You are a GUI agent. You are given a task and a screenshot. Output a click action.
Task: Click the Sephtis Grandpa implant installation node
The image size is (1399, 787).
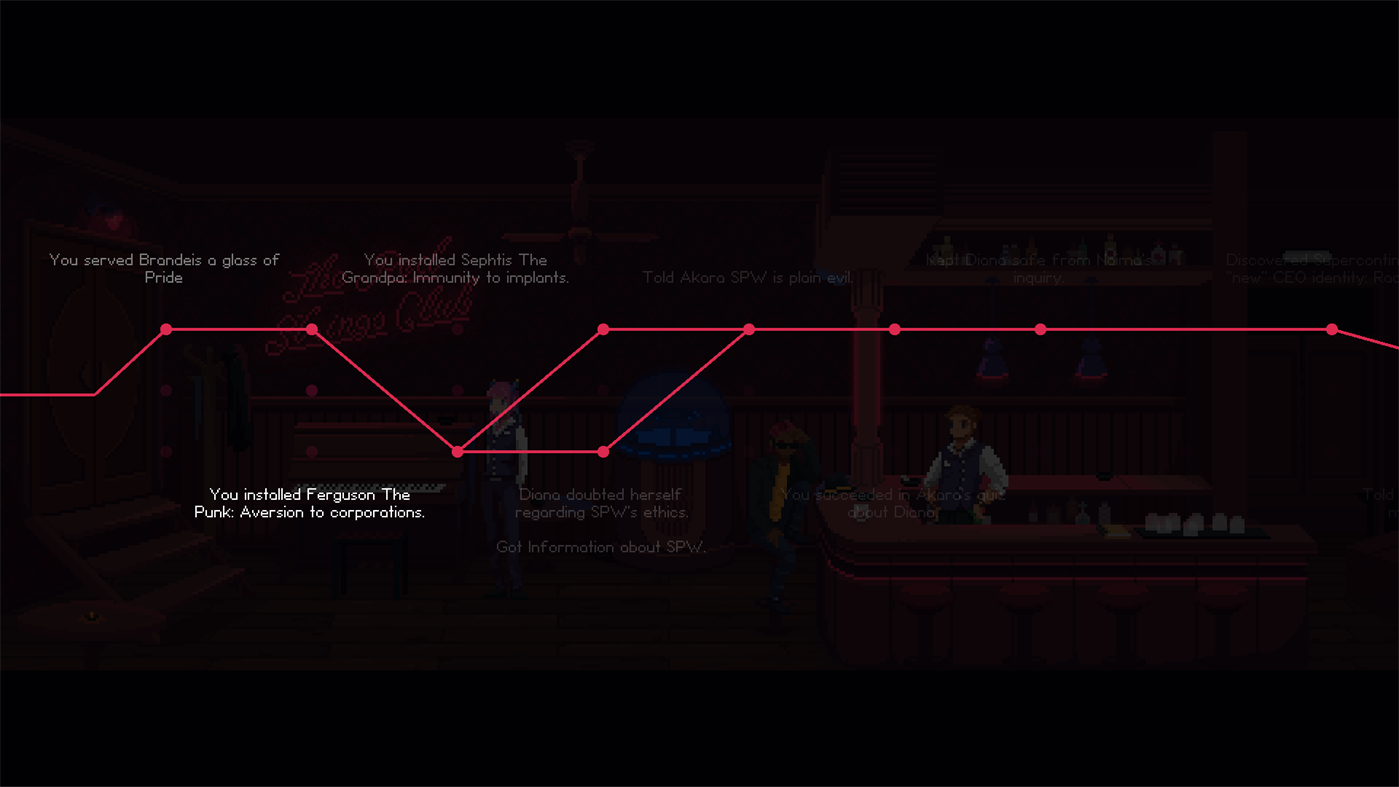coord(312,328)
